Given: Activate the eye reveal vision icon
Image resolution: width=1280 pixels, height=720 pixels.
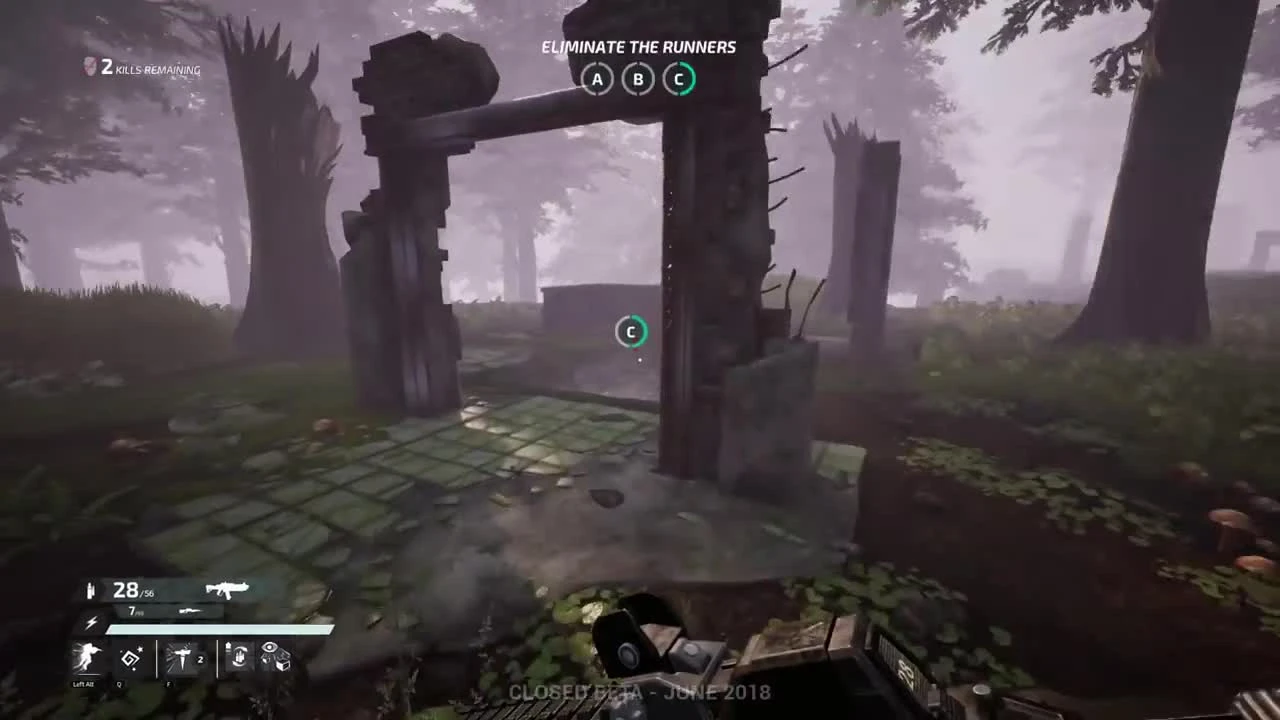Looking at the screenshot, I should [x=270, y=656].
